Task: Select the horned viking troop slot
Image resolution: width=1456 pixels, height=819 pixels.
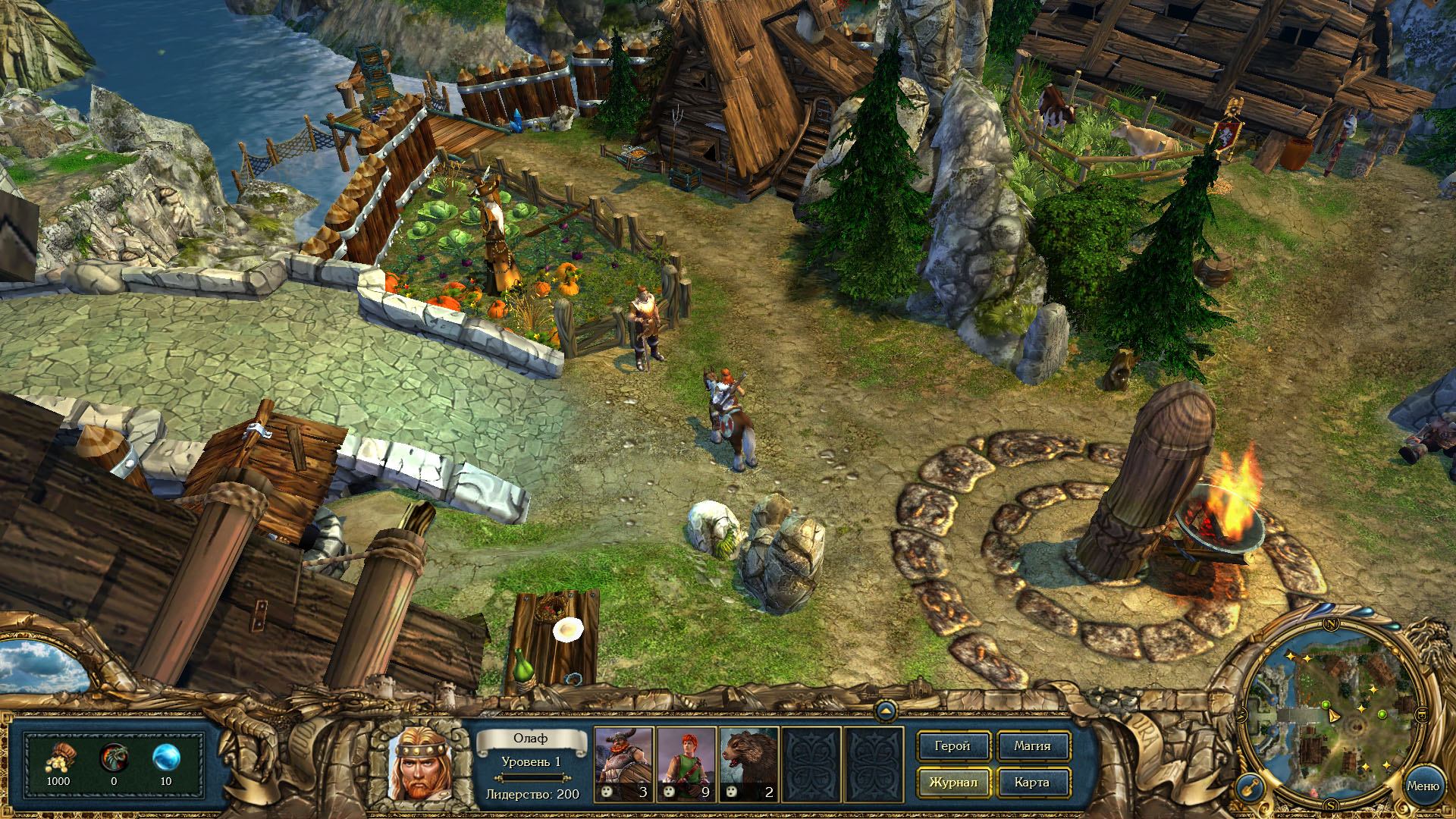Action: [x=623, y=764]
